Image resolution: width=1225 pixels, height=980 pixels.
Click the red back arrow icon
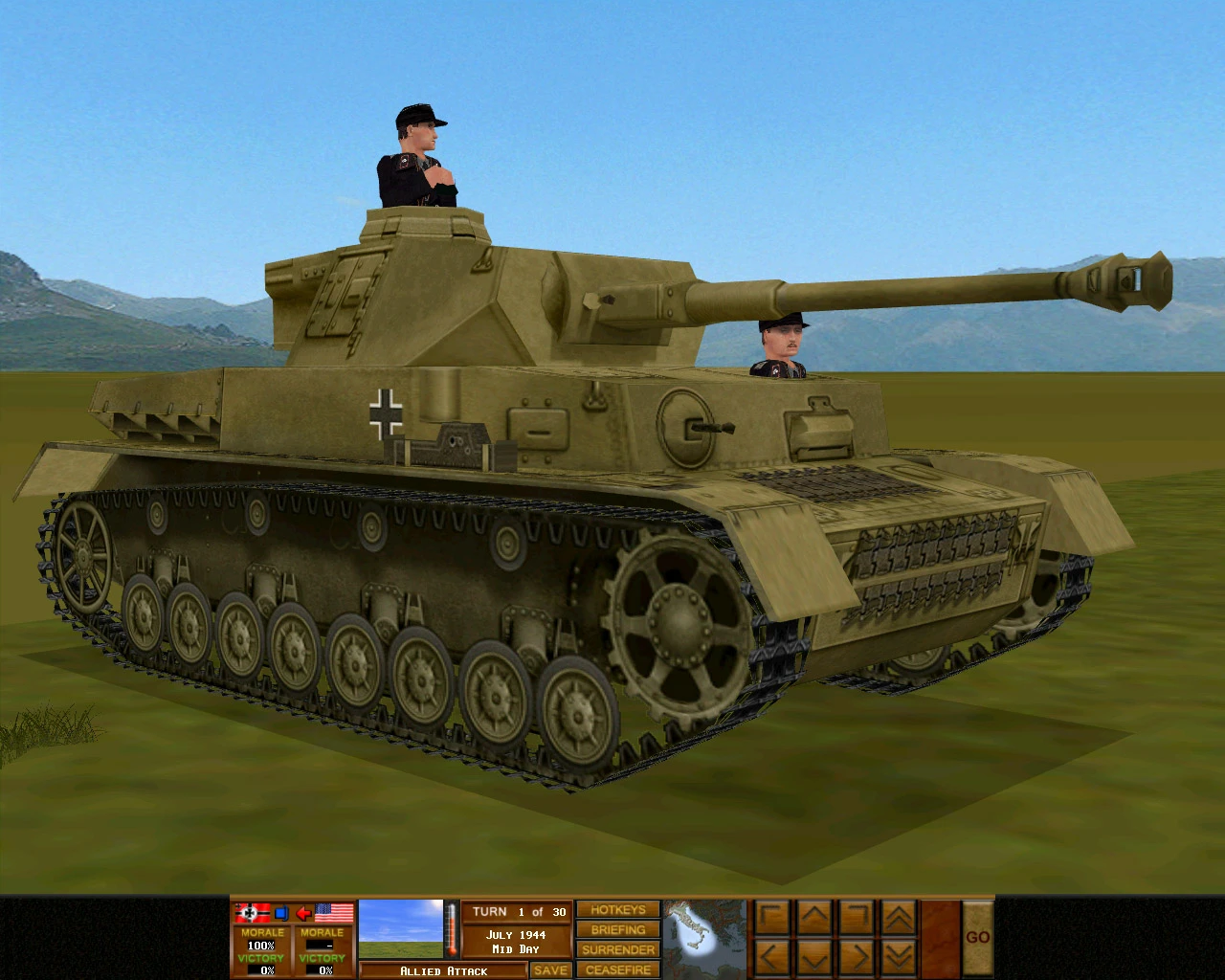304,912
